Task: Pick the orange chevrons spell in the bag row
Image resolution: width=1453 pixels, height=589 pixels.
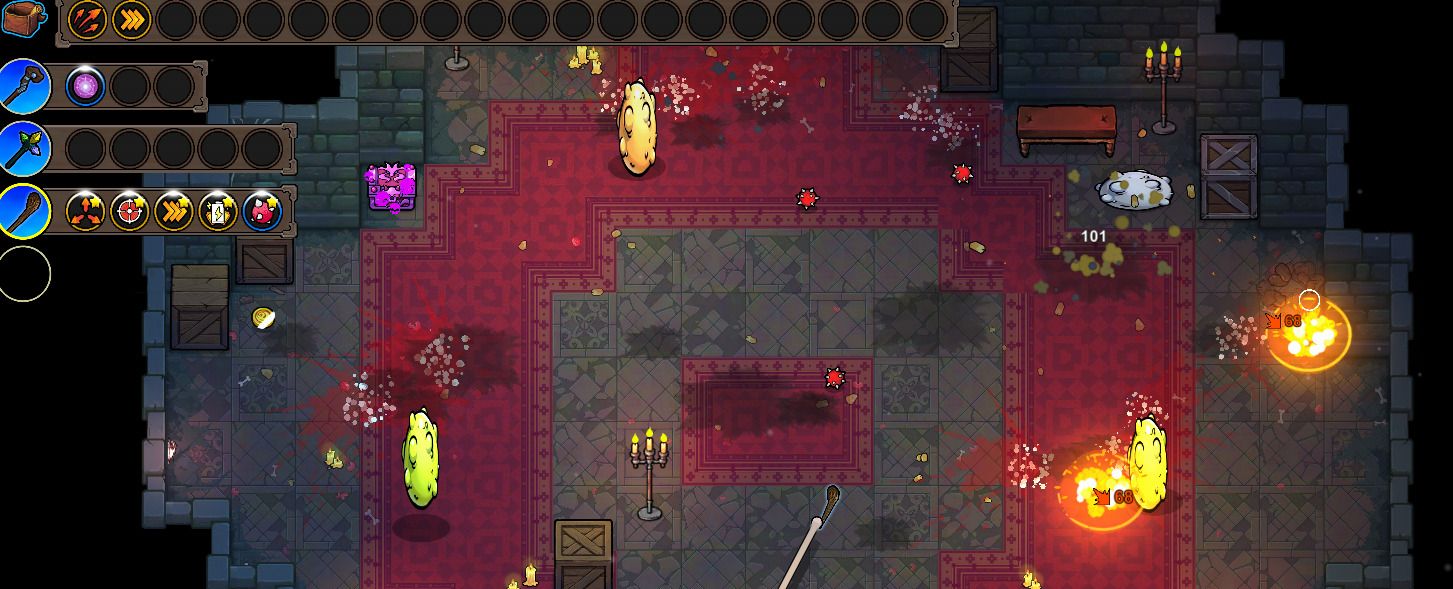Action: tap(131, 19)
